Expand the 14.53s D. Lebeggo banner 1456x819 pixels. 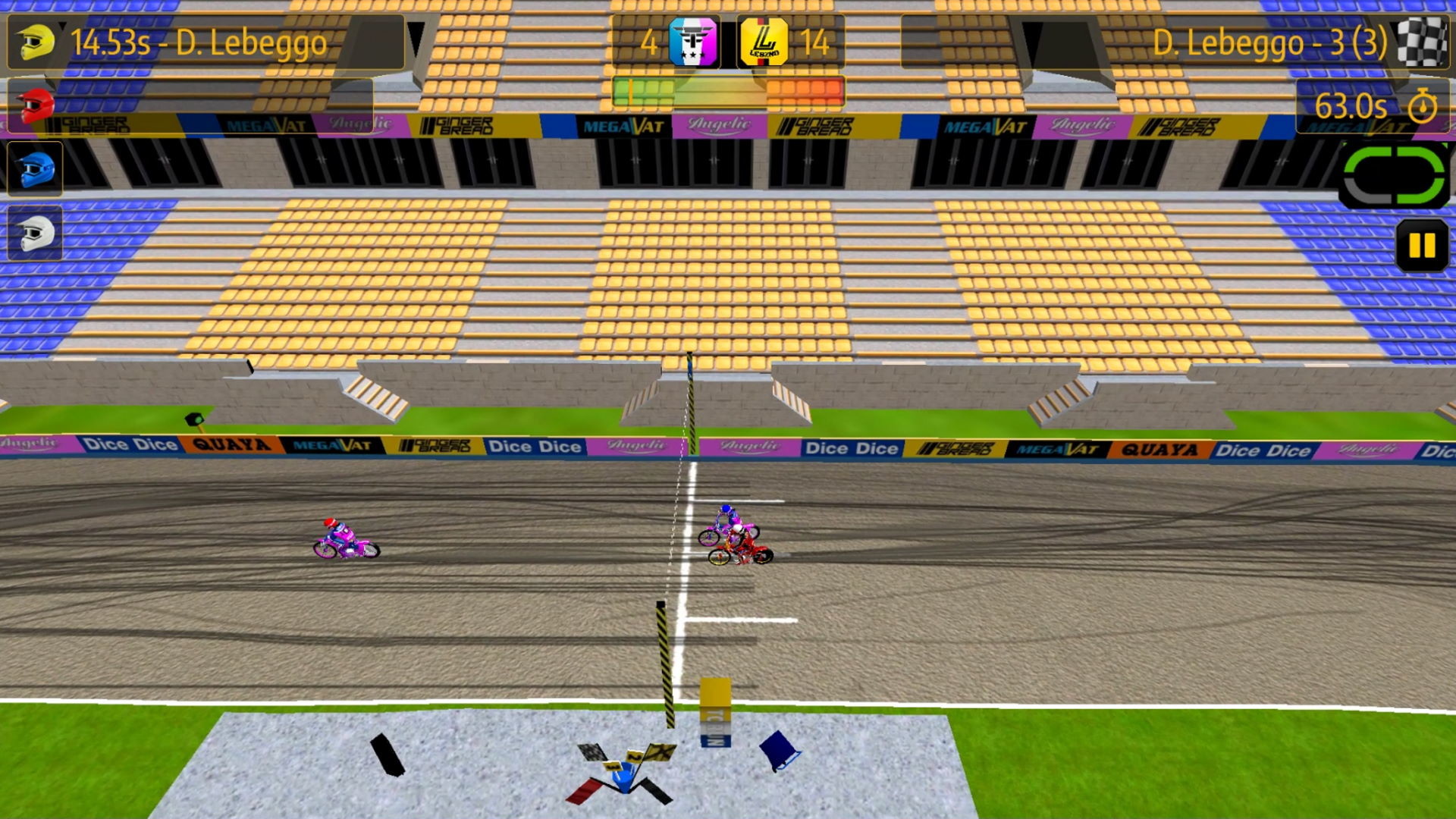(205, 42)
